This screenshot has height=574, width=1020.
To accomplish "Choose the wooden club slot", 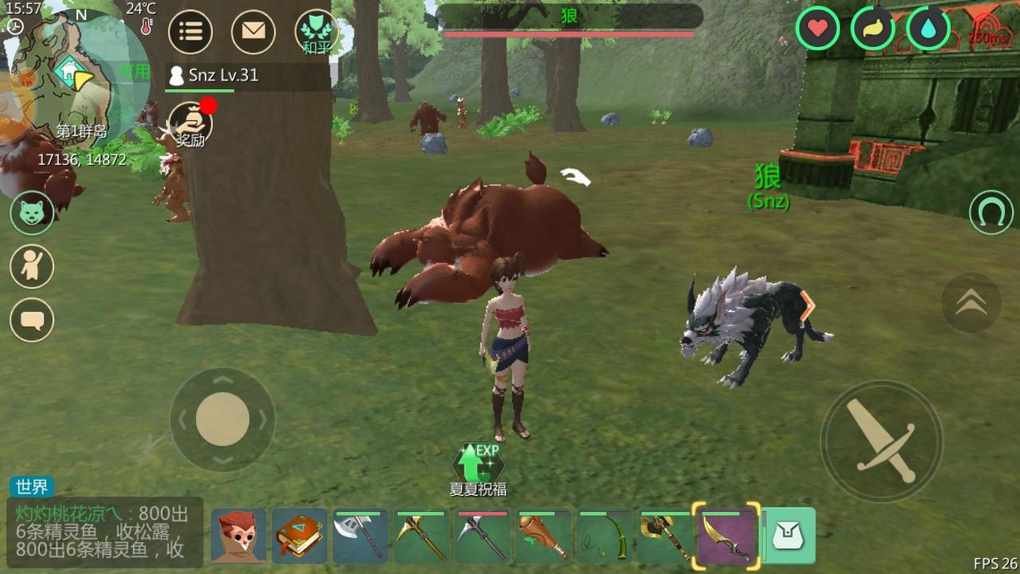I will 543,536.
